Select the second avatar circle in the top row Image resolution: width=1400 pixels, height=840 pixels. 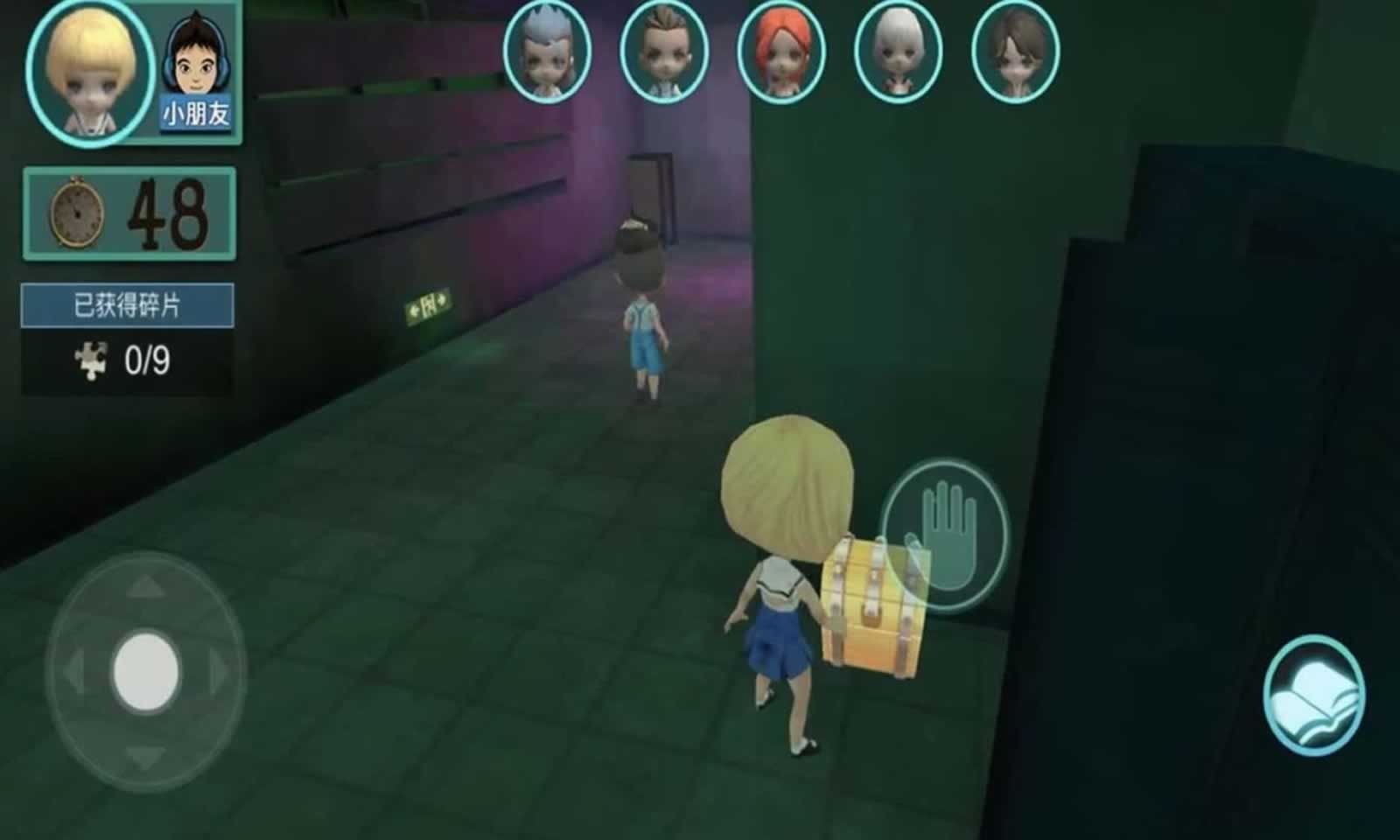(665, 52)
